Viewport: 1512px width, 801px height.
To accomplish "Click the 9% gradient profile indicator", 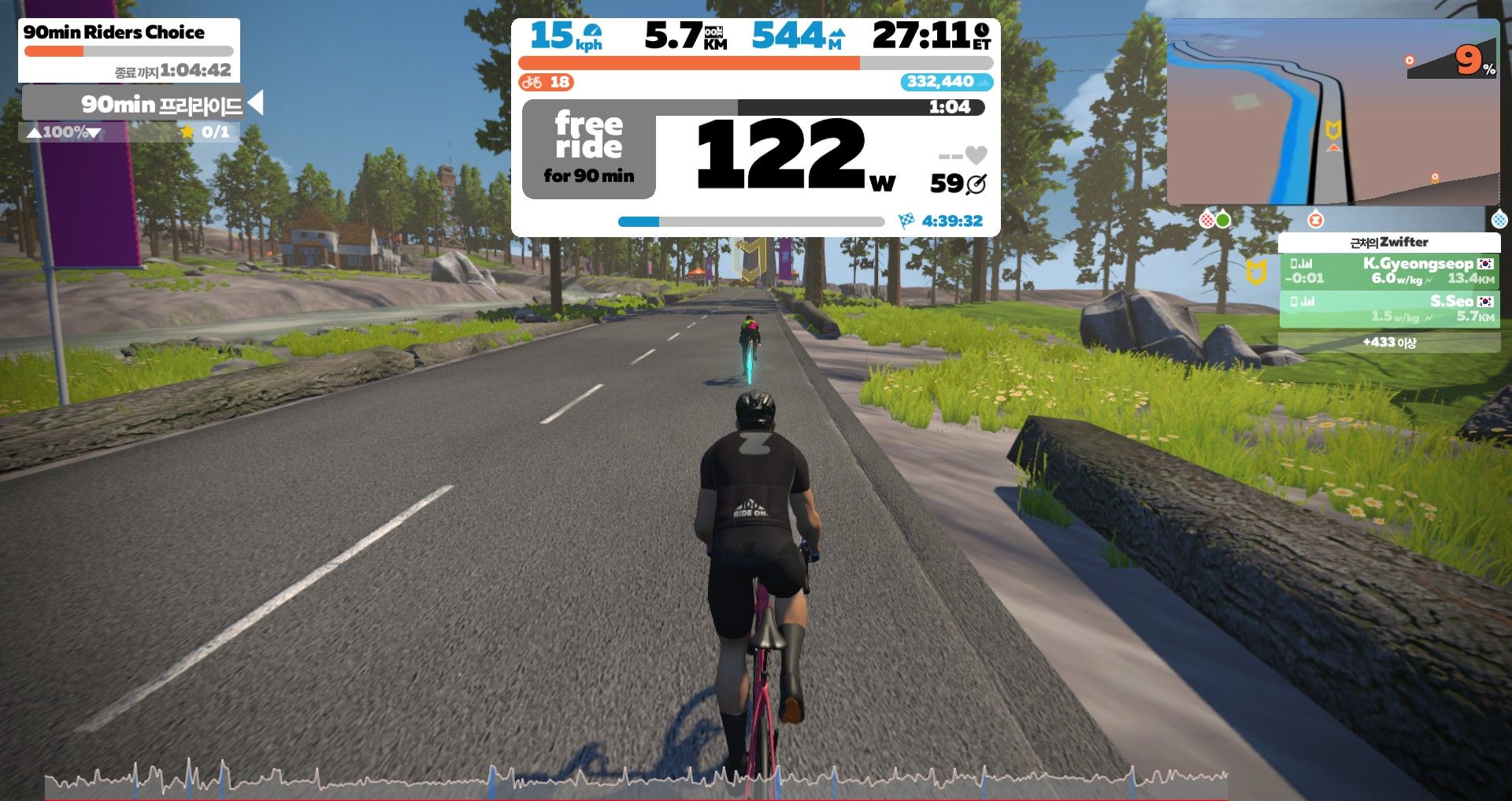I will (x=1454, y=61).
